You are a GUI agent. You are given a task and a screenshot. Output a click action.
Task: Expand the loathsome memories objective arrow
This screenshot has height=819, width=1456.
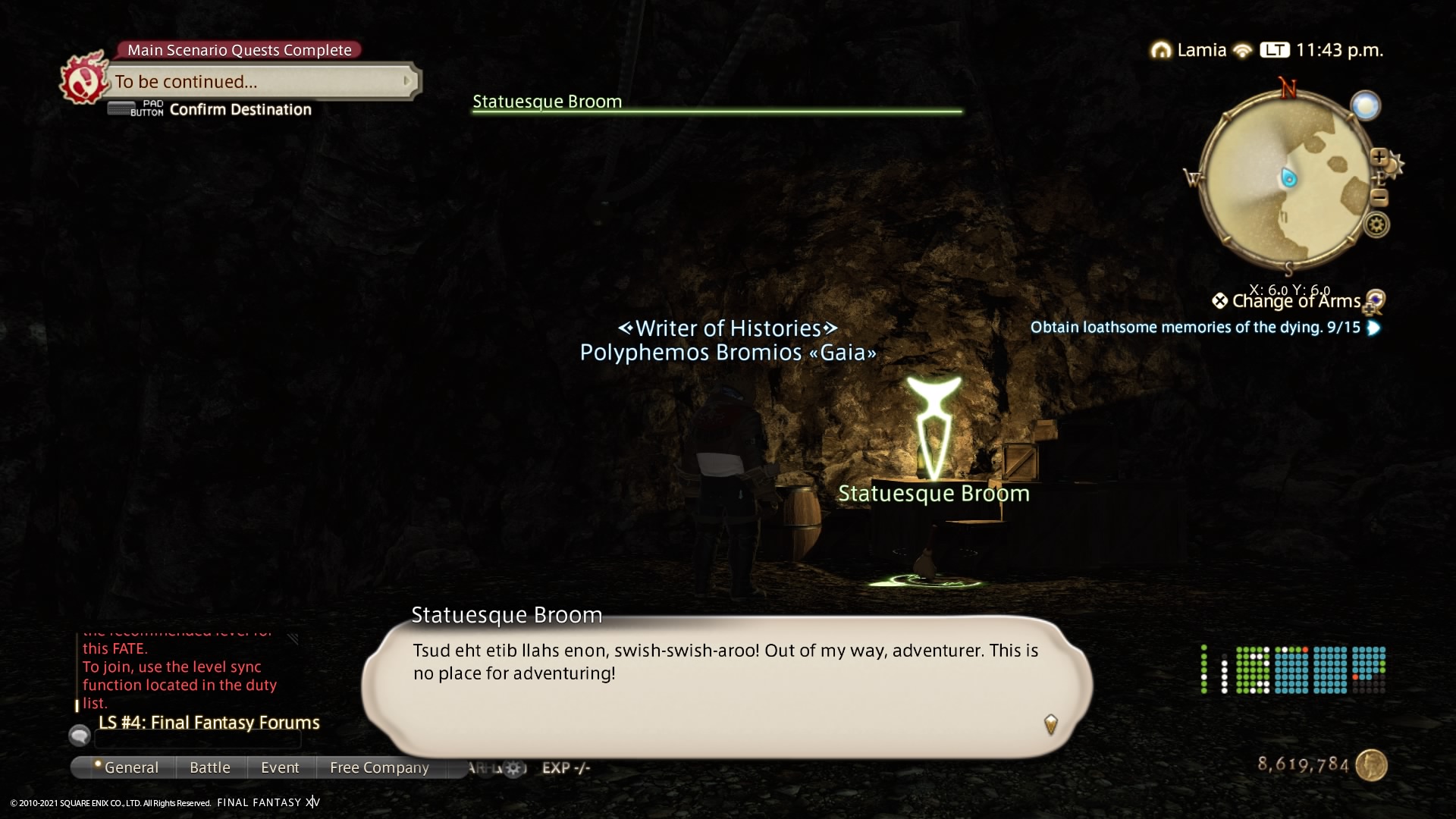pyautogui.click(x=1373, y=328)
